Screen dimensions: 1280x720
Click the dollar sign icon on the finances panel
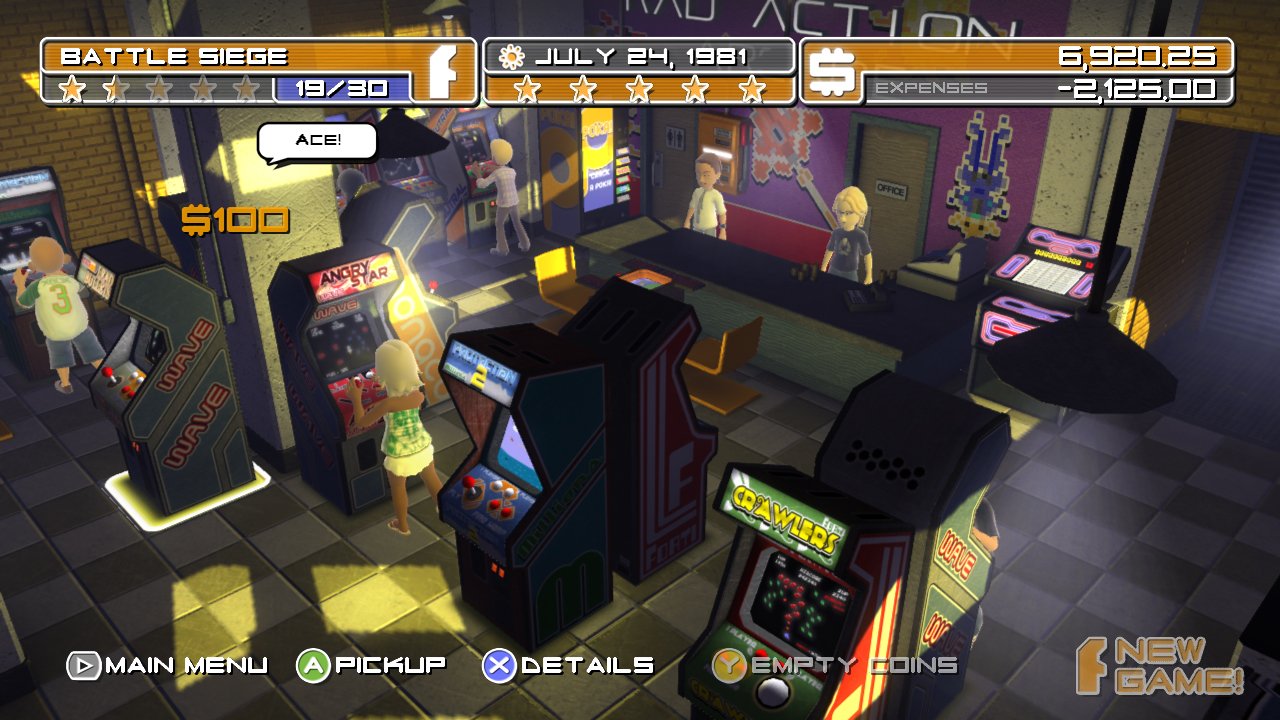click(833, 68)
